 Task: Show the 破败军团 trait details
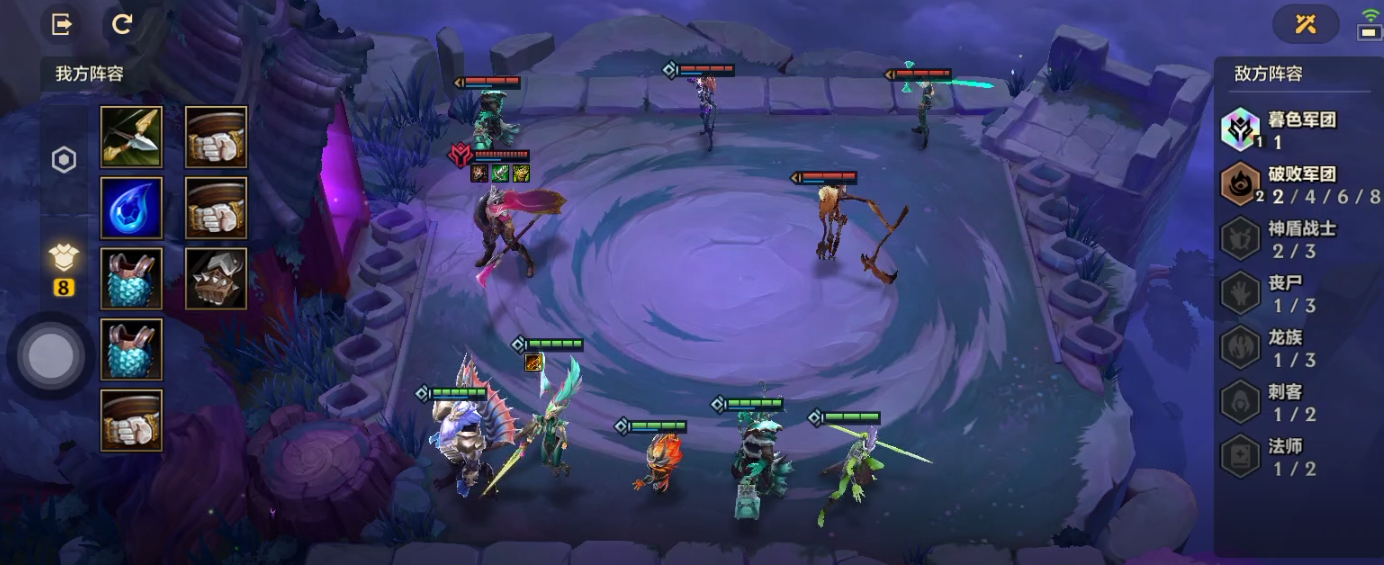point(1280,184)
